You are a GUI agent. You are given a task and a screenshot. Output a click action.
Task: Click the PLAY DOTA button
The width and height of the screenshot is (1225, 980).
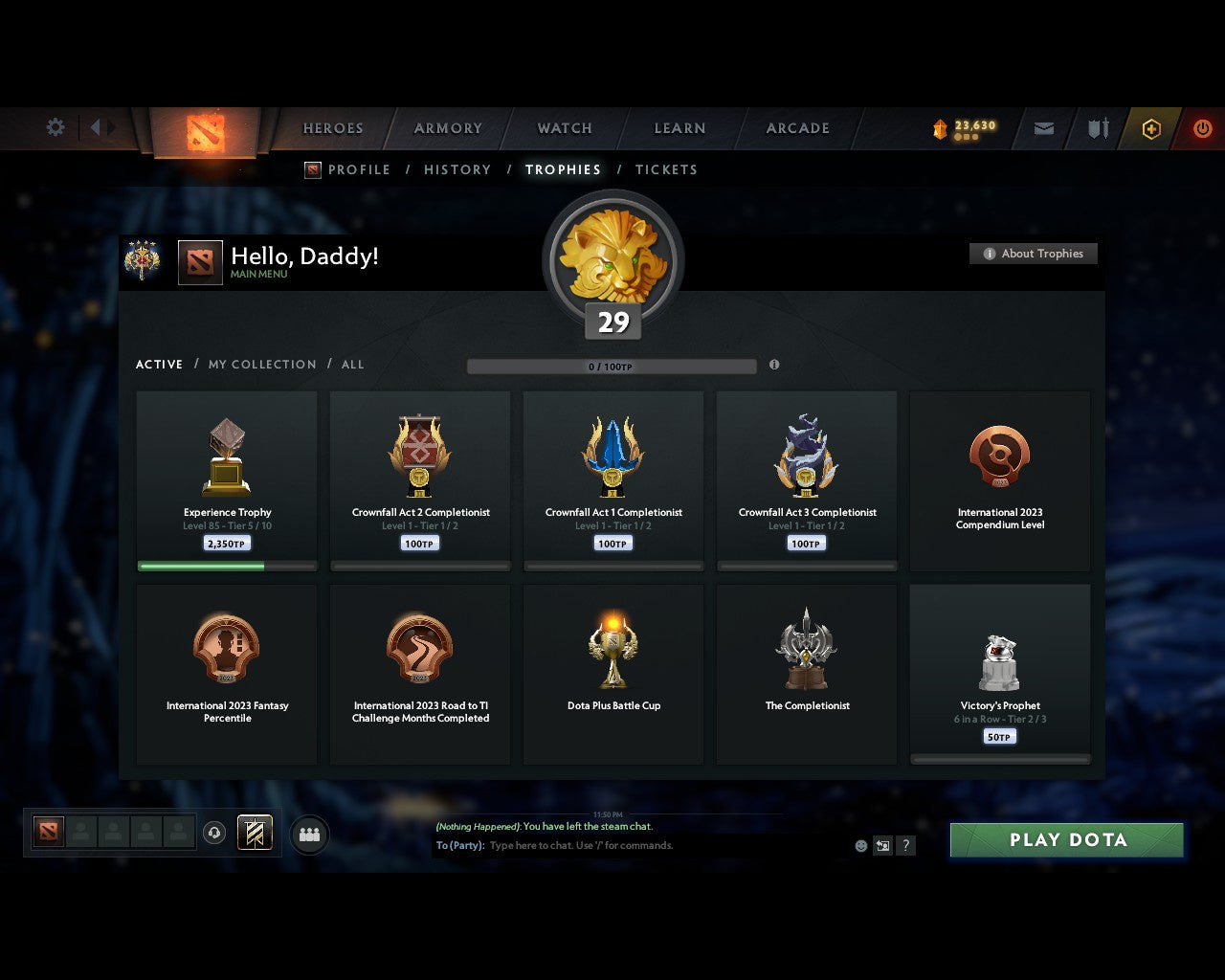click(x=1066, y=839)
